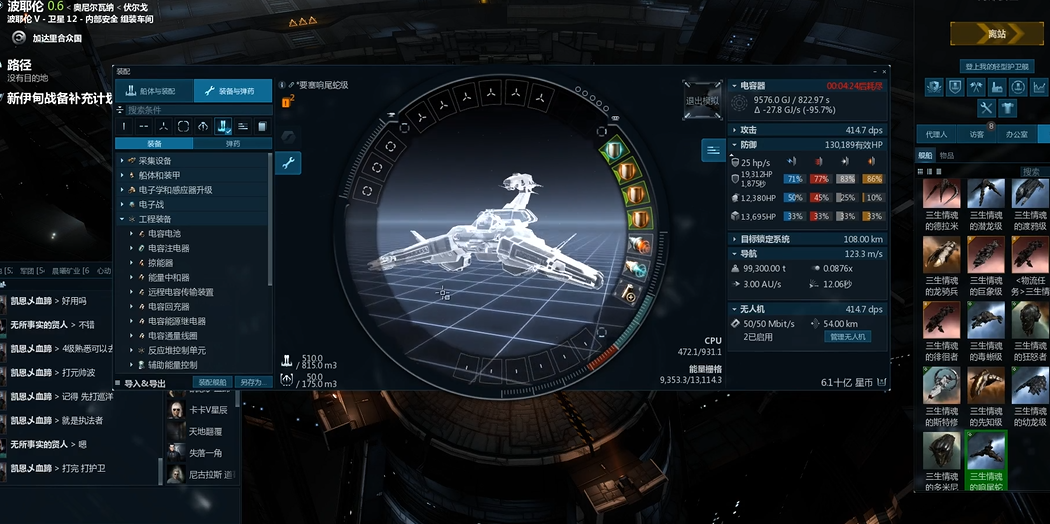
Task: Expand the 采集设备 category
Action: coord(154,161)
